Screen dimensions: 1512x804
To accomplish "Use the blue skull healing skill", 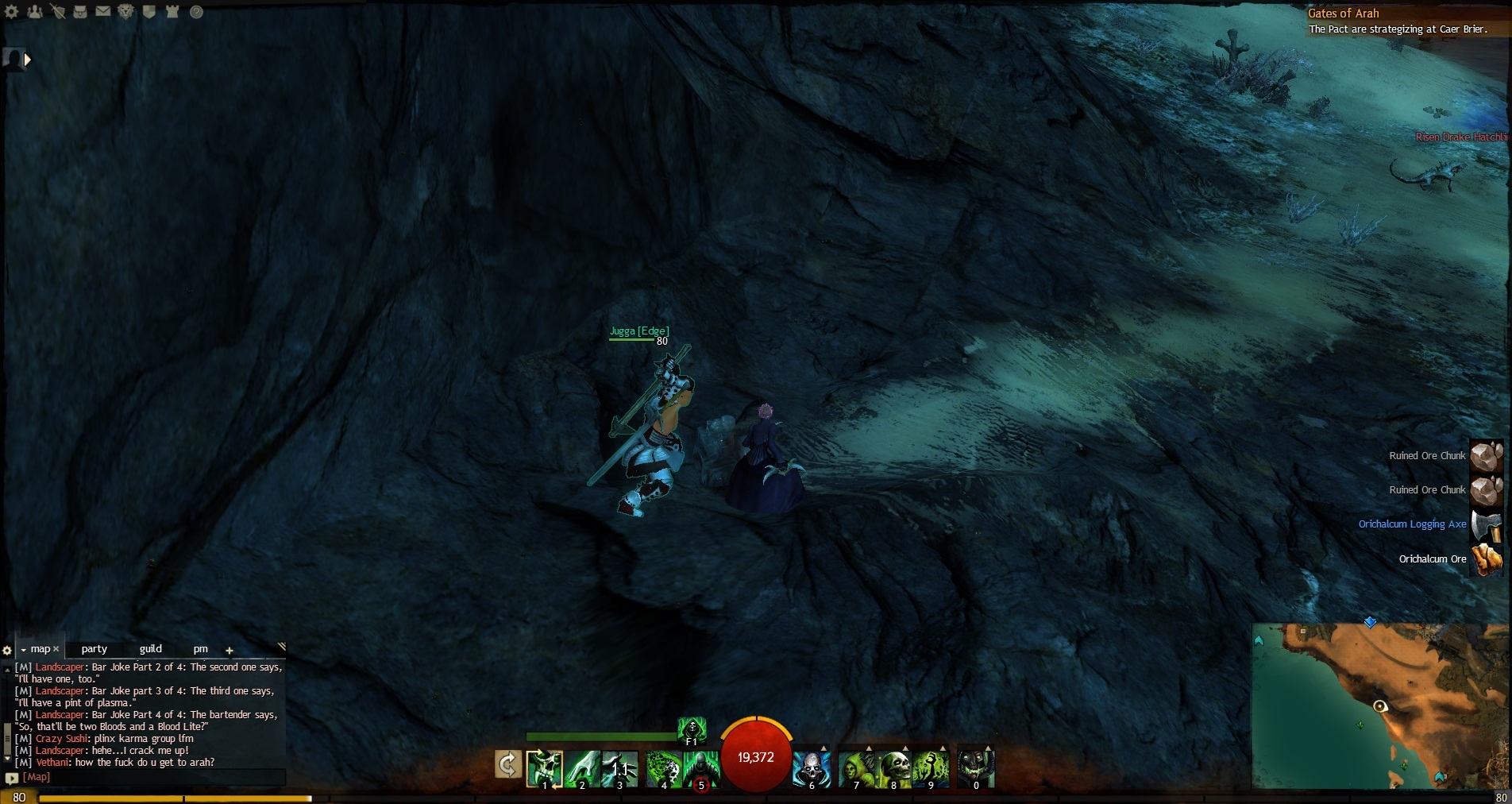I will pos(812,767).
